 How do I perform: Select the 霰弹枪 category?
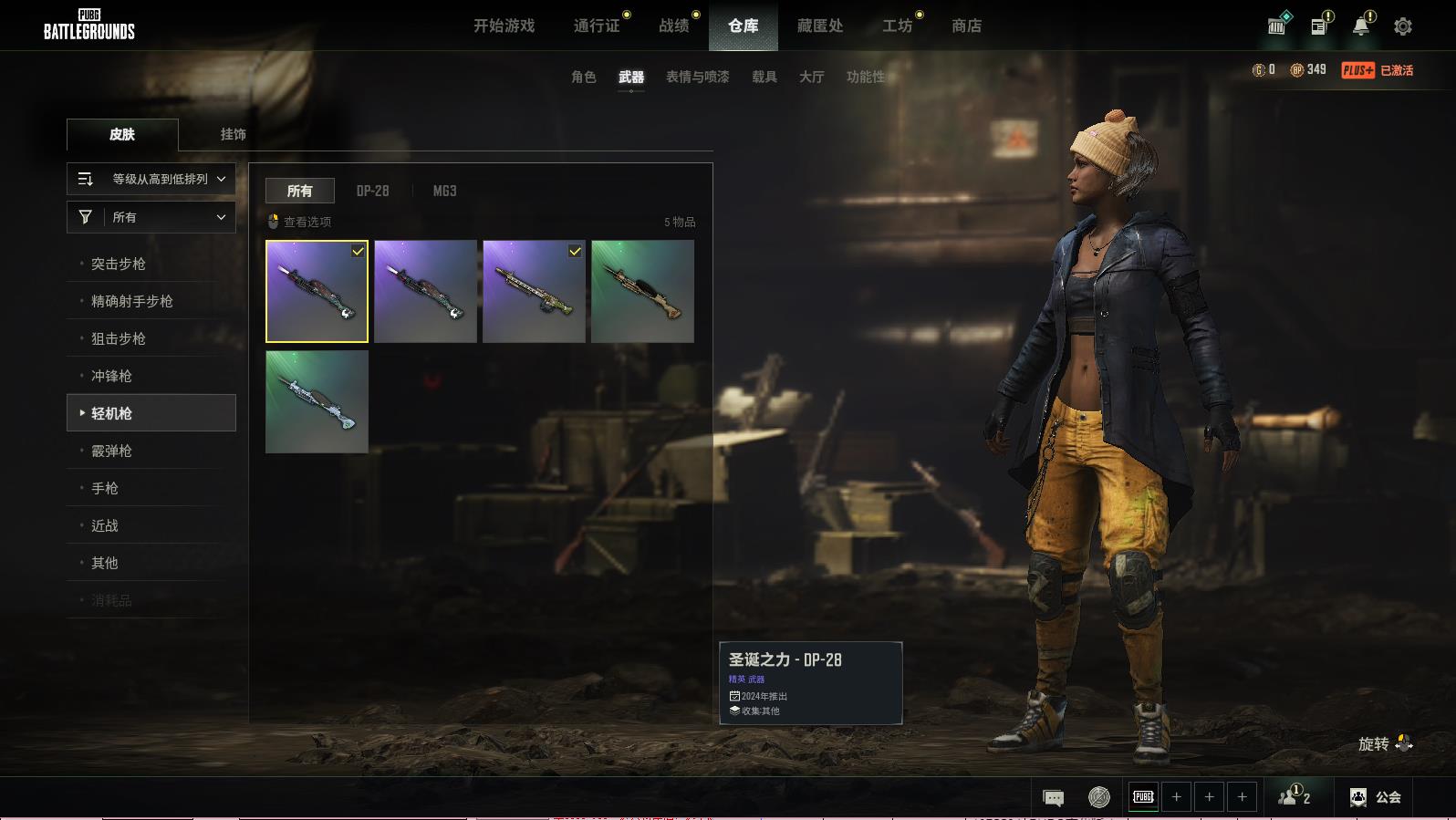click(x=111, y=451)
